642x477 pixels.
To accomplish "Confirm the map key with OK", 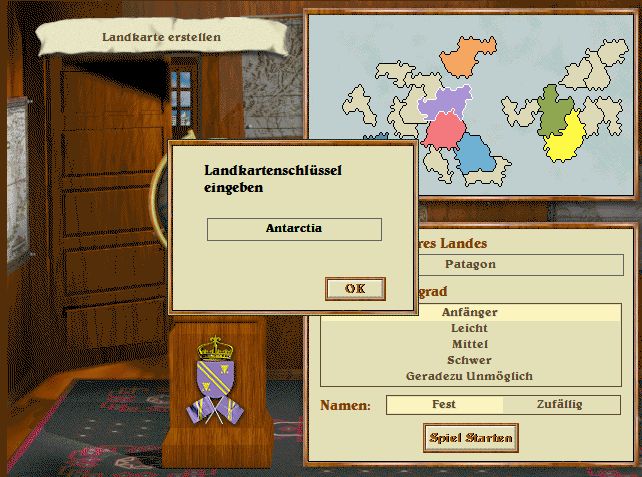I will [355, 288].
